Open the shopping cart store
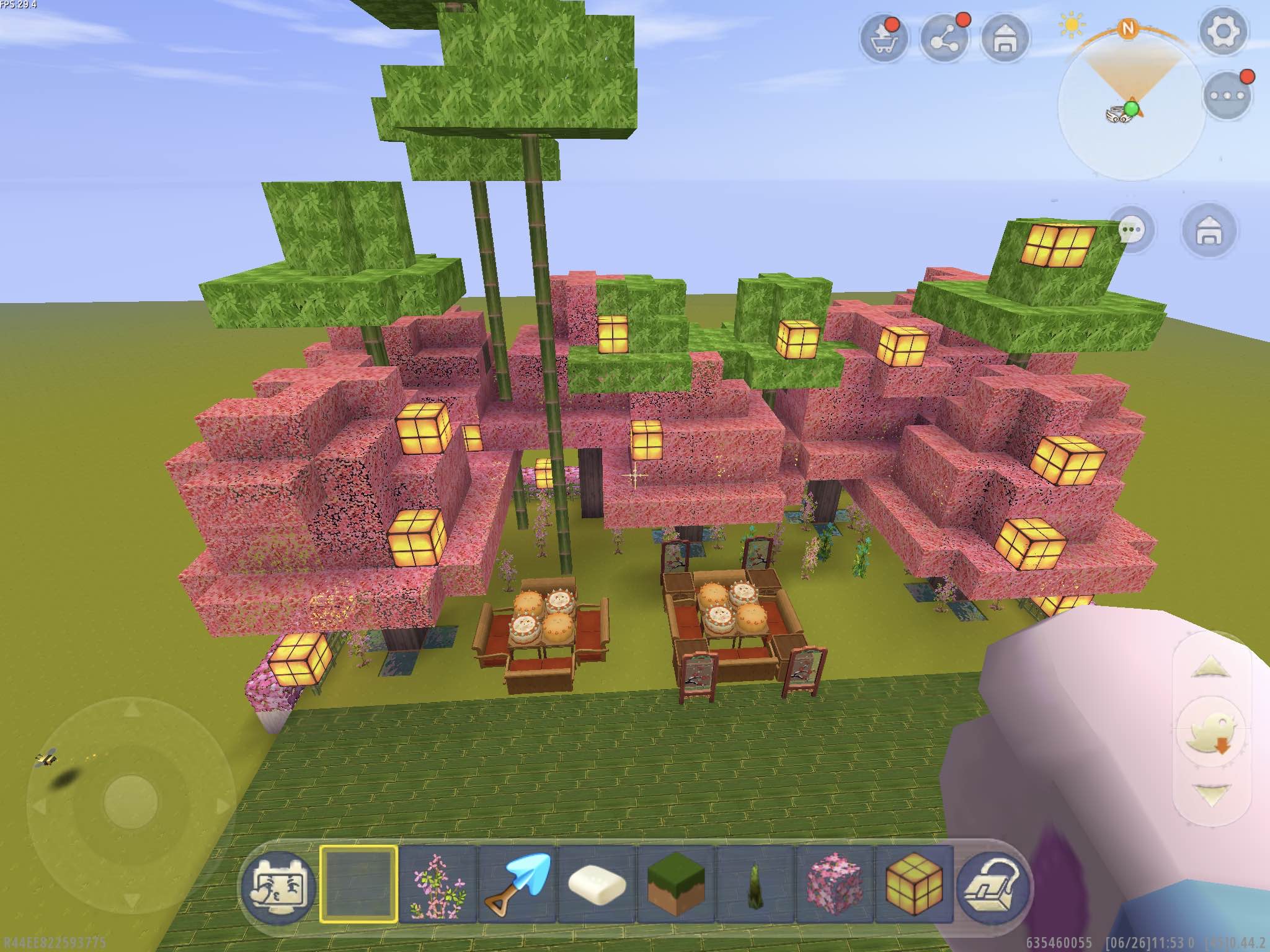Image resolution: width=1270 pixels, height=952 pixels. click(x=883, y=38)
